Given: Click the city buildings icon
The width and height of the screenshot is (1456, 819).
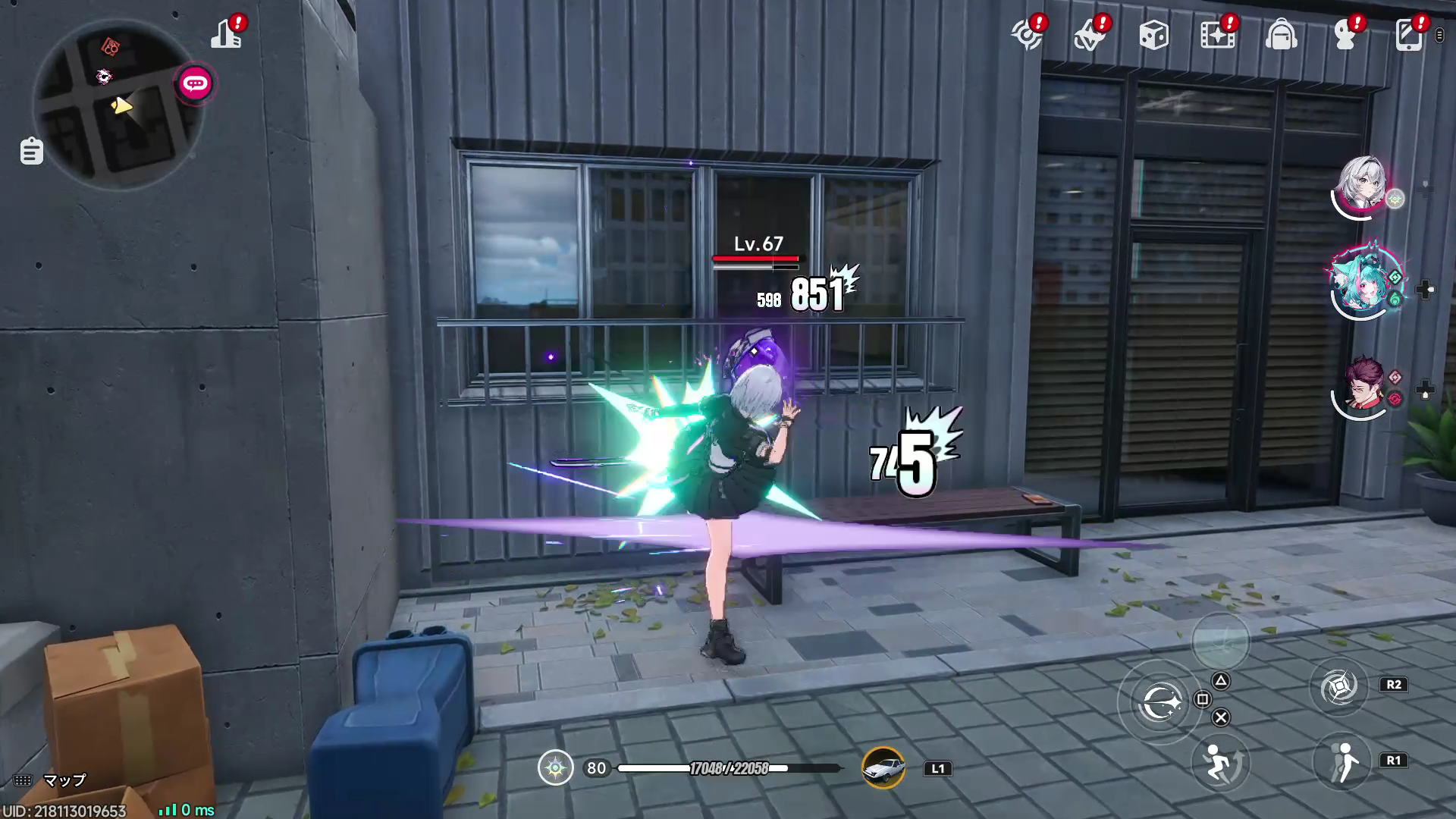Looking at the screenshot, I should coord(225,35).
